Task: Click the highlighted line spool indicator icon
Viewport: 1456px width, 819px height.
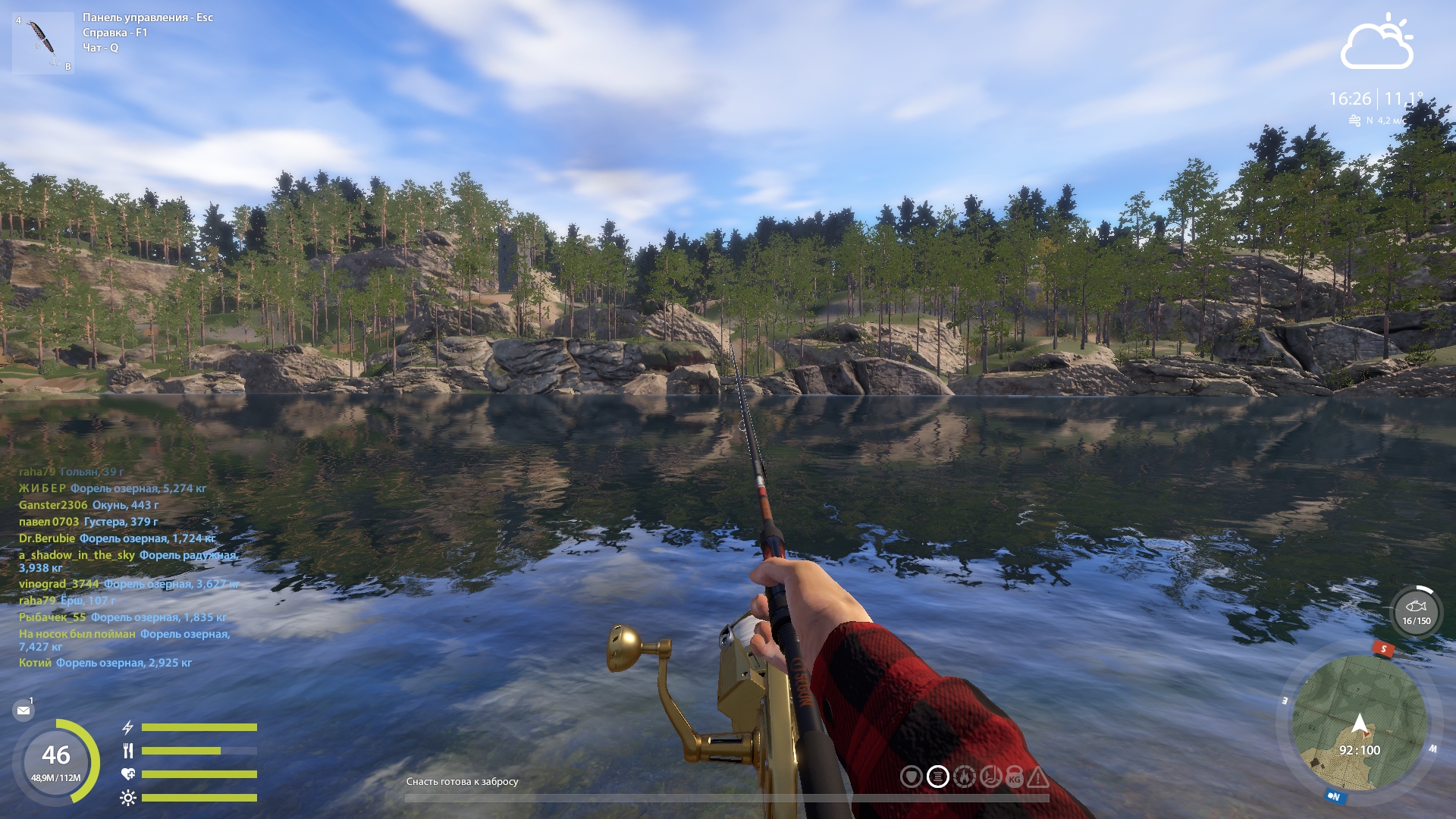Action: (x=938, y=777)
